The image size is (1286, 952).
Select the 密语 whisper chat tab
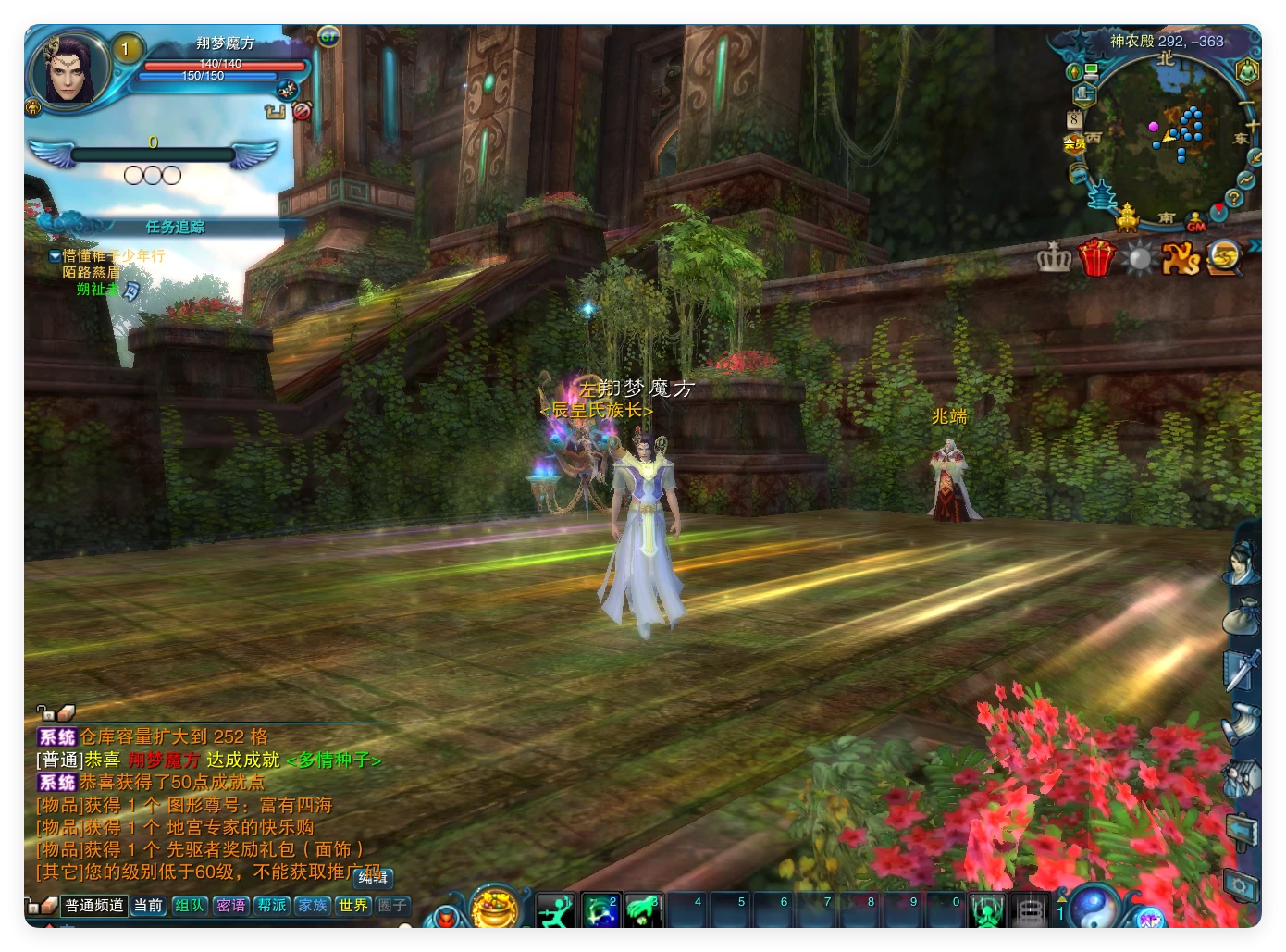click(x=230, y=906)
